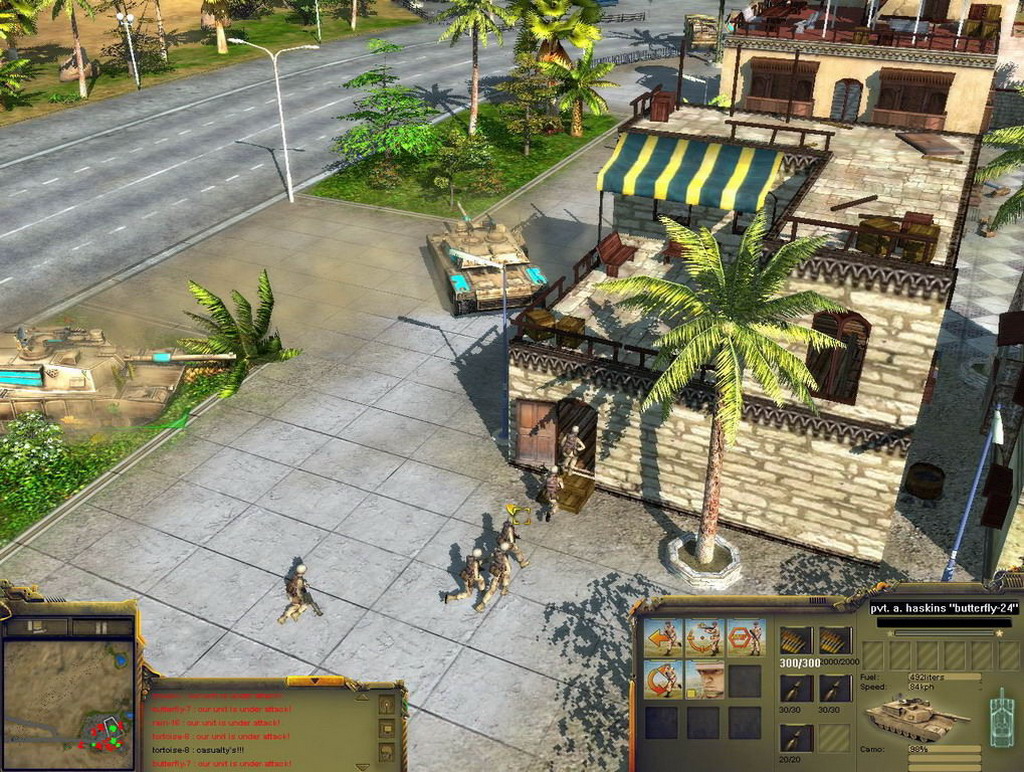Open the top icon button beside message log
1024x772 pixels.
click(387, 705)
